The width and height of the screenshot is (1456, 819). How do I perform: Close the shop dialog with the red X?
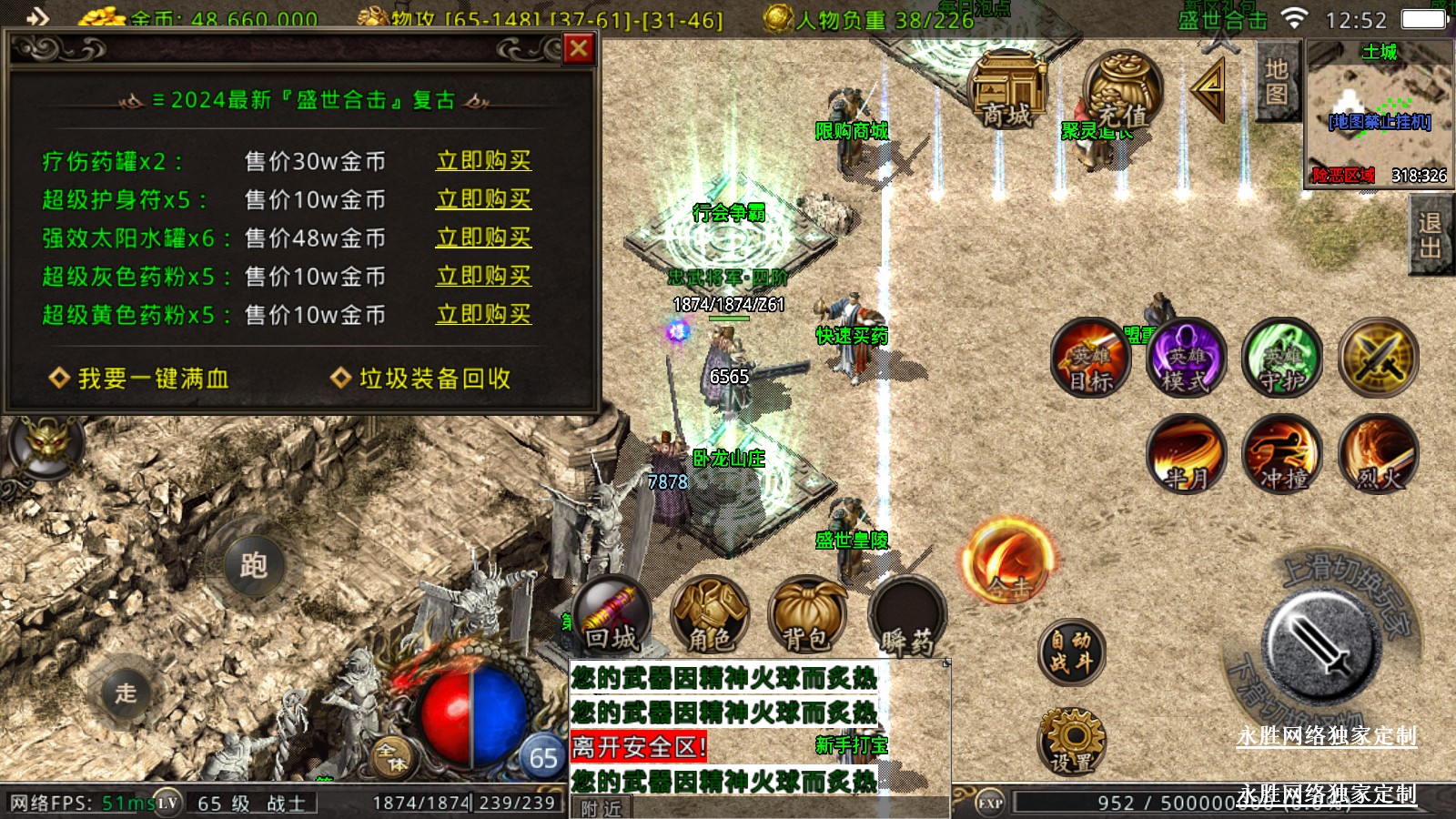[x=579, y=48]
